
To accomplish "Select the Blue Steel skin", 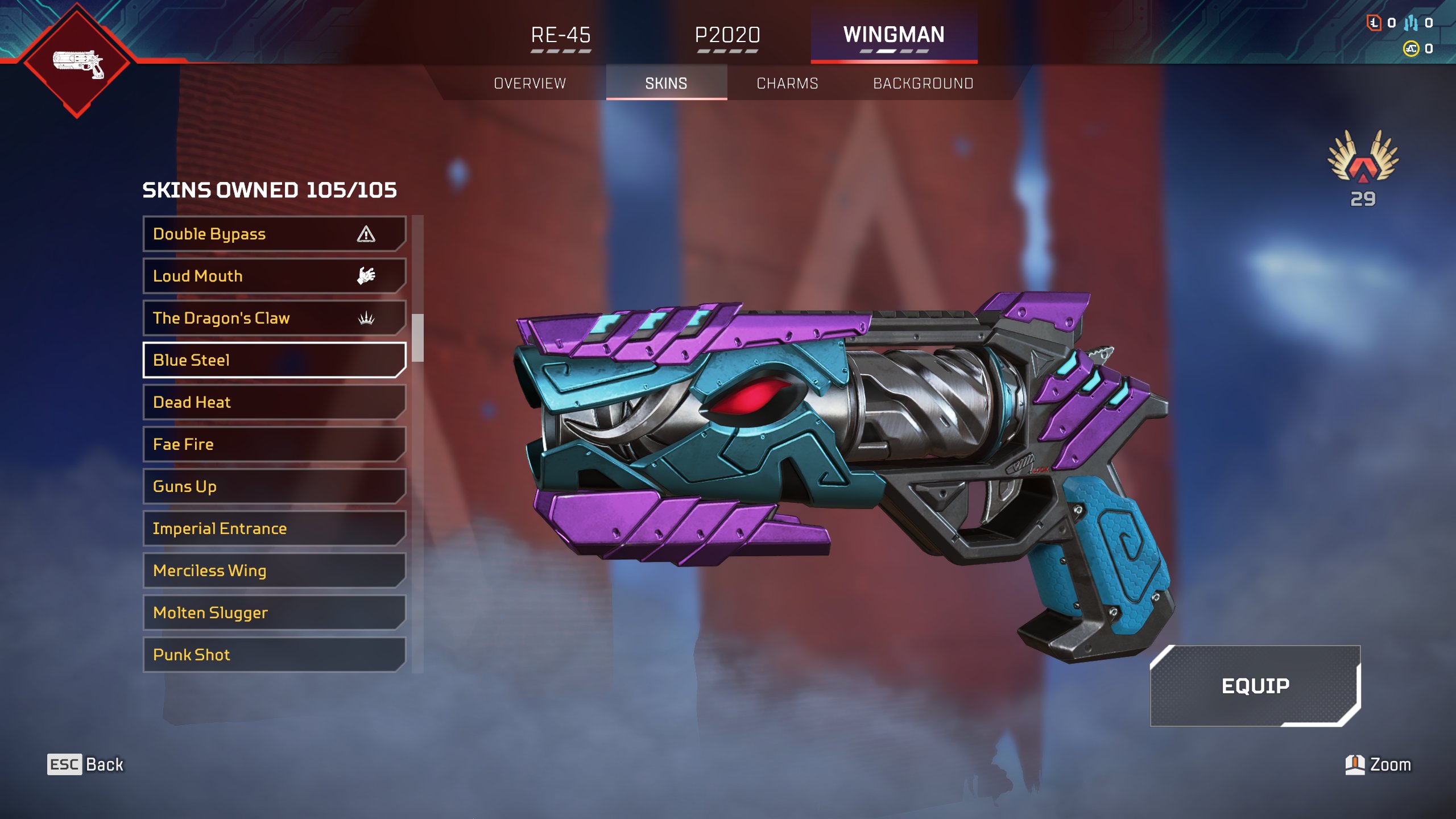I will 274,360.
